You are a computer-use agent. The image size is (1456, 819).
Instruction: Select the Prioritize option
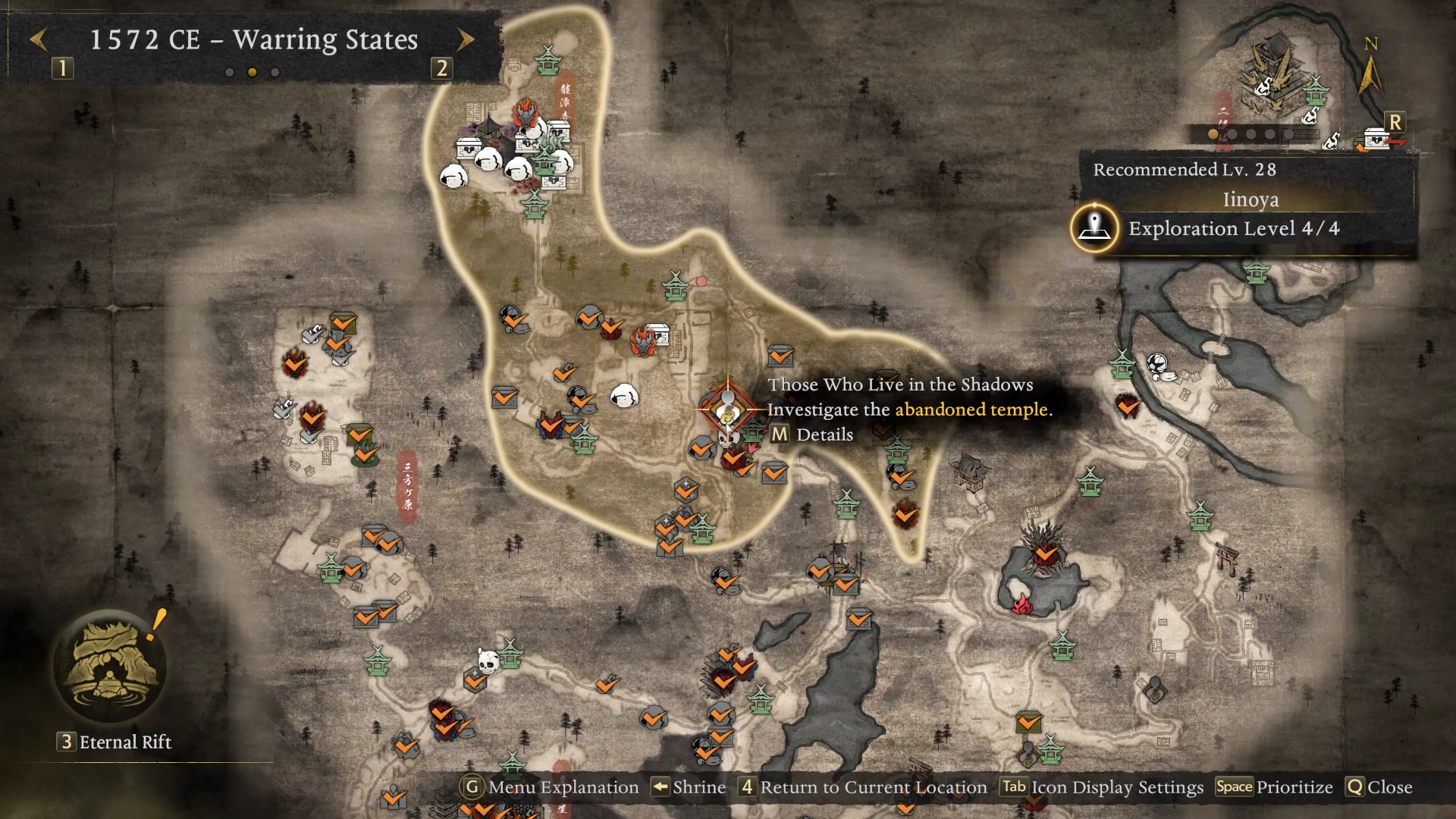[1274, 787]
